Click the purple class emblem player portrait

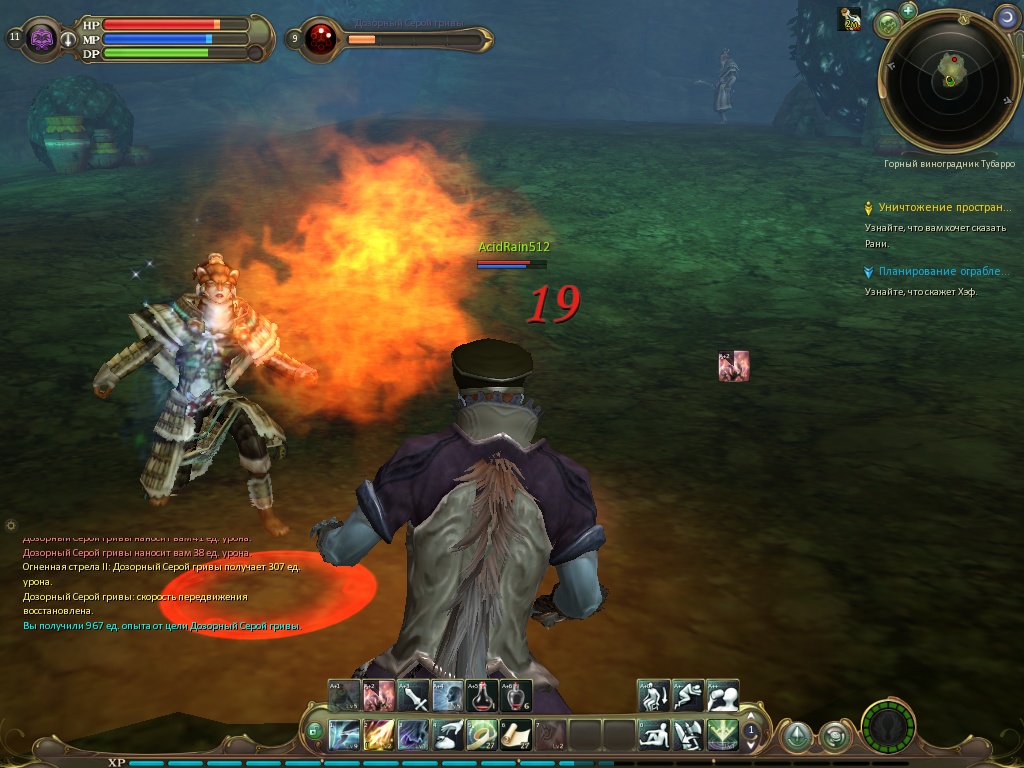coord(42,39)
